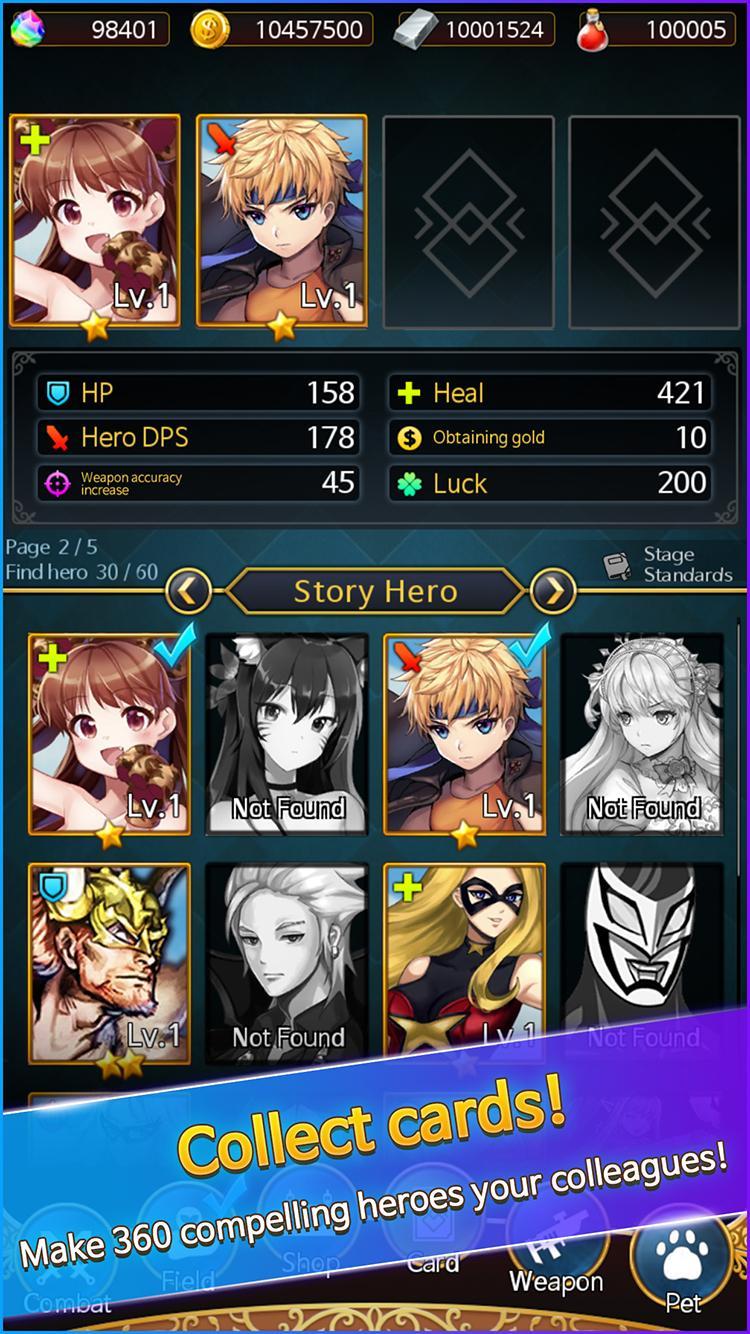The height and width of the screenshot is (1334, 750).
Task: Tap the Not Found maid hero card
Action: click(x=643, y=735)
